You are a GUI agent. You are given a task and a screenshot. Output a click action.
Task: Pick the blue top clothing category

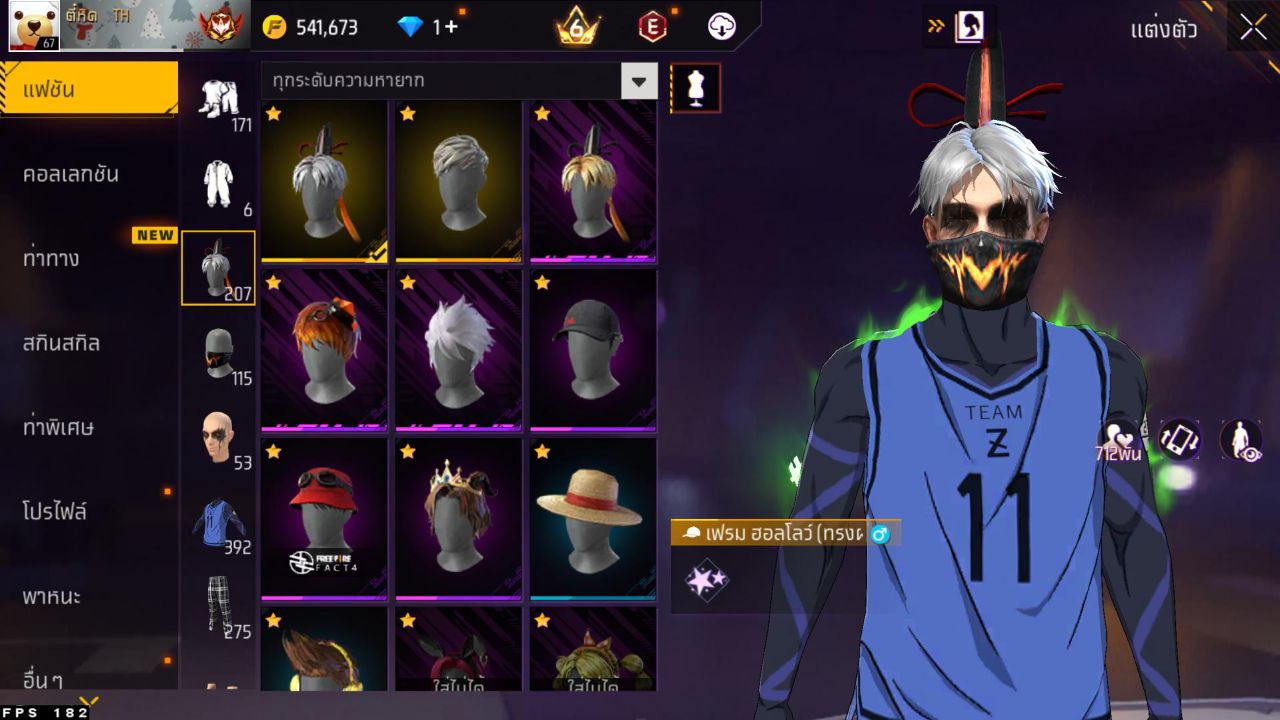click(x=218, y=522)
